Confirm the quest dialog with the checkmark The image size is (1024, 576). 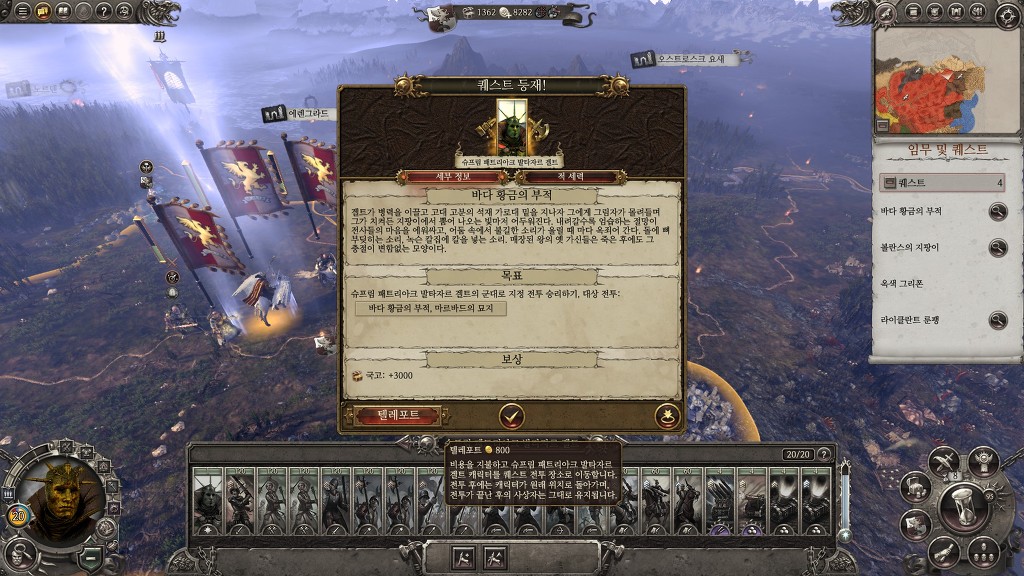tap(512, 415)
